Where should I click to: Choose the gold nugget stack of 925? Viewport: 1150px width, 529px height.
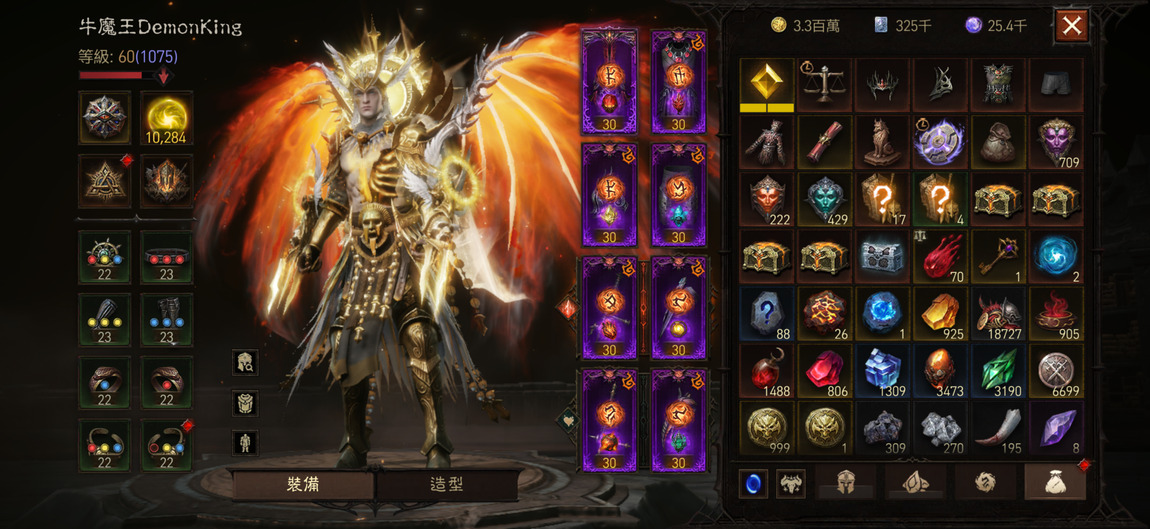pos(939,314)
